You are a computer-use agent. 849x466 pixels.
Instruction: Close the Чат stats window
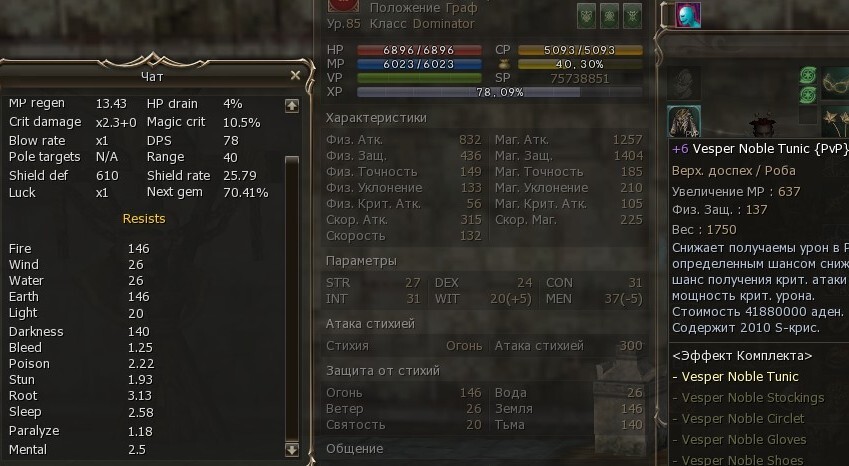click(295, 75)
